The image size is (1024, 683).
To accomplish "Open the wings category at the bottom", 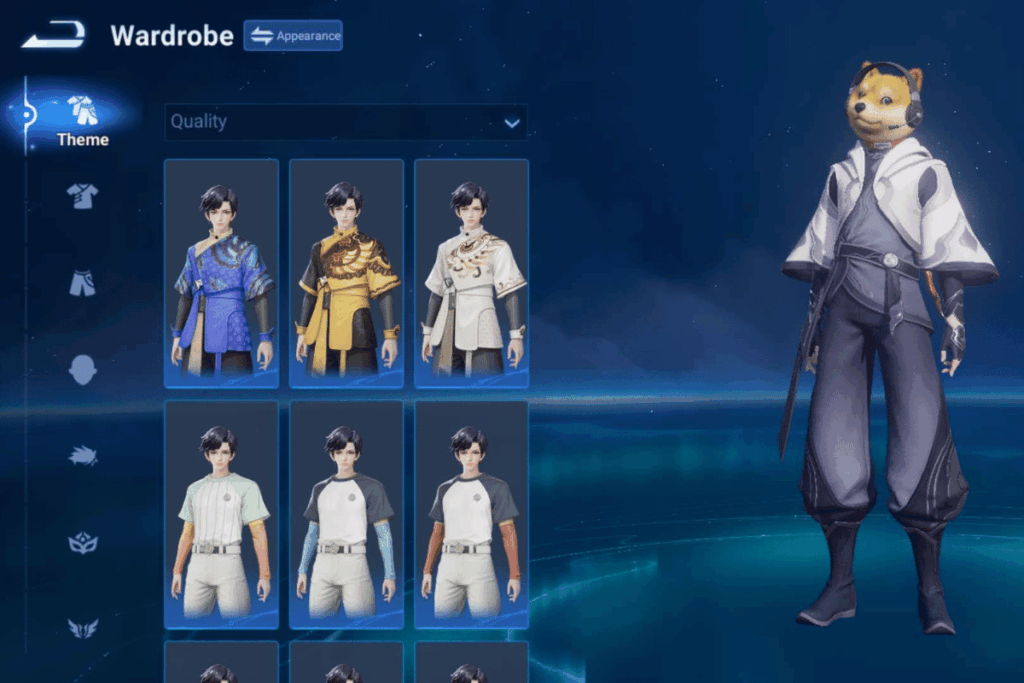I will click(82, 629).
